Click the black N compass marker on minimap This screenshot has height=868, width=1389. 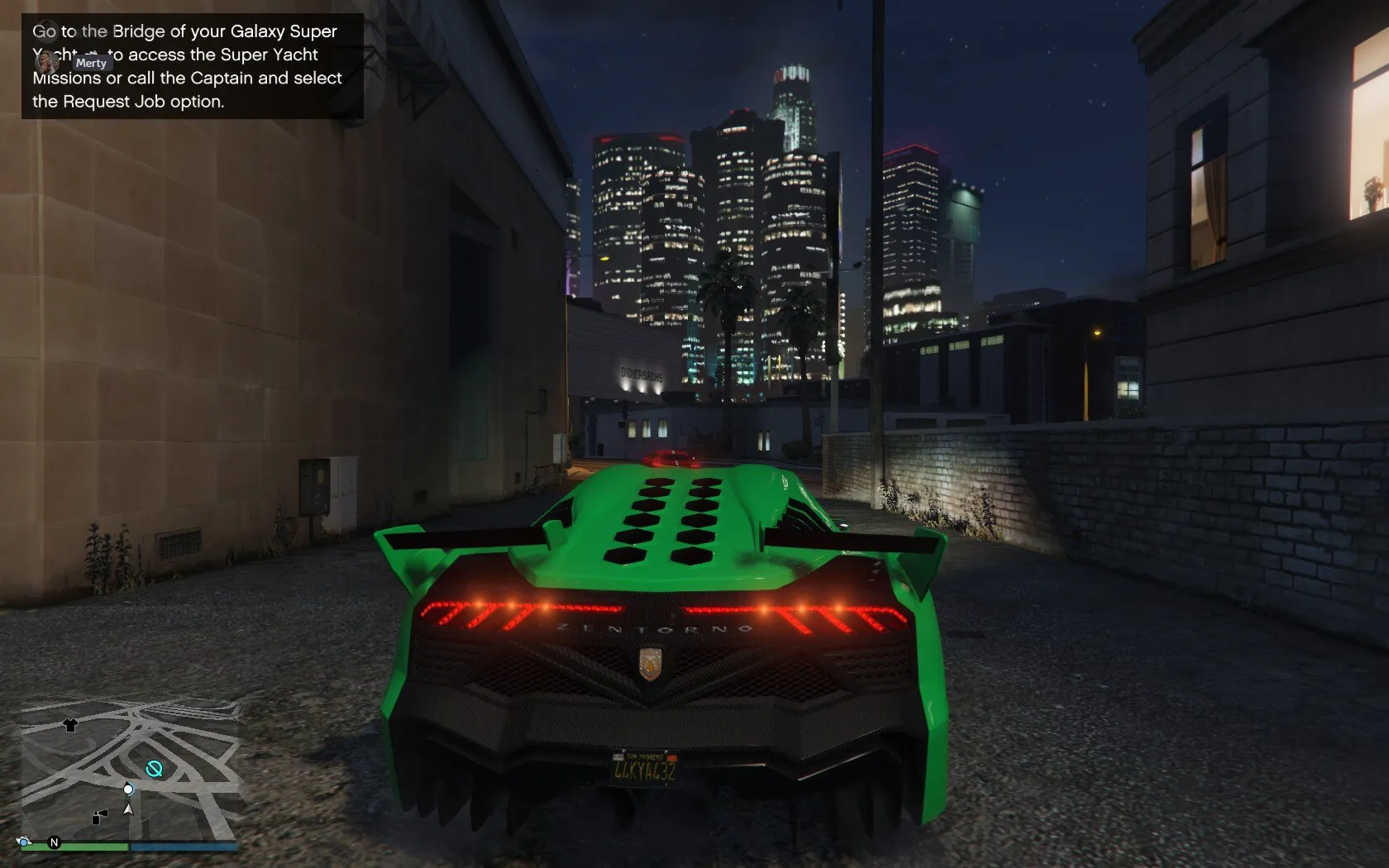(54, 842)
